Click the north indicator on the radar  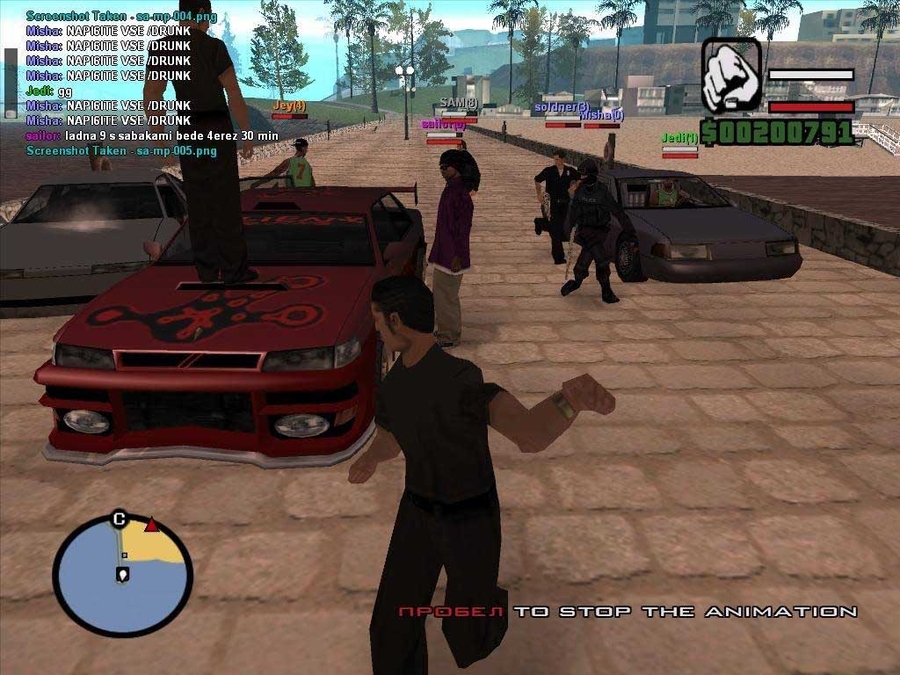click(119, 518)
